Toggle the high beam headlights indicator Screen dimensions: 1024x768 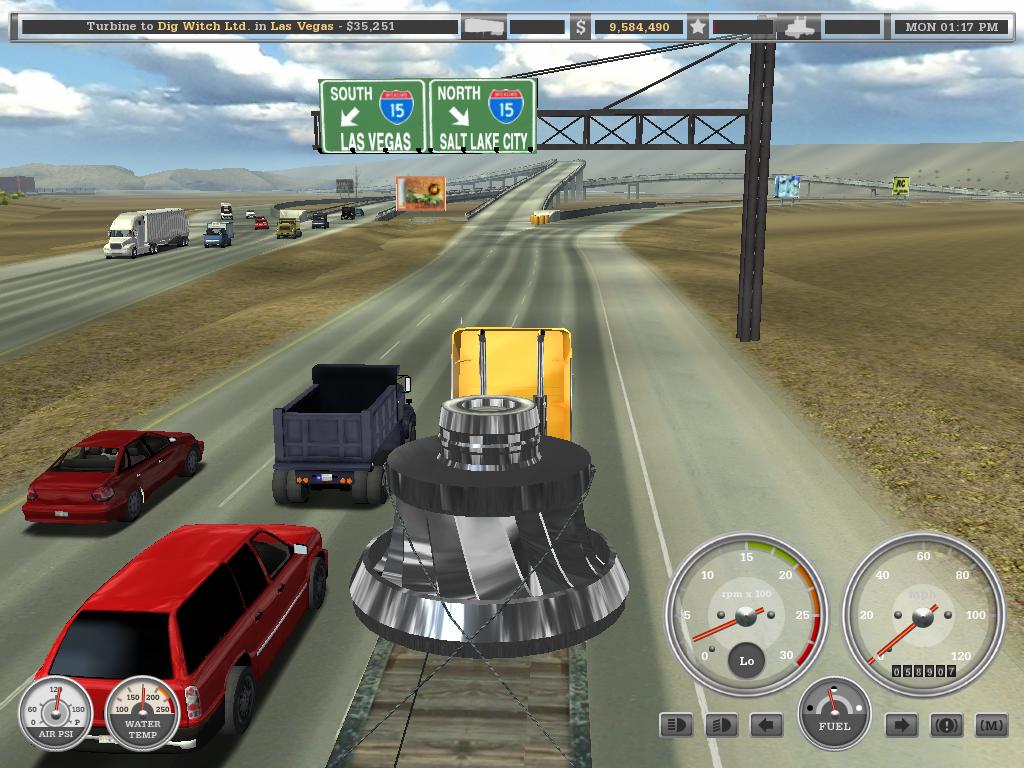(677, 725)
